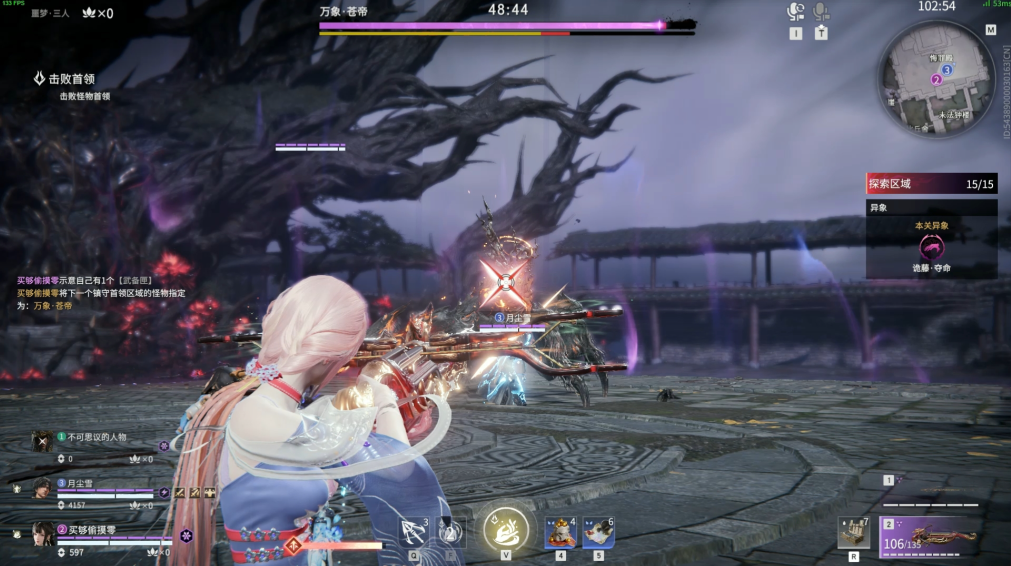Image resolution: width=1011 pixels, height=566 pixels.
Task: Select the 击败首领 objective tracker
Action: point(71,78)
